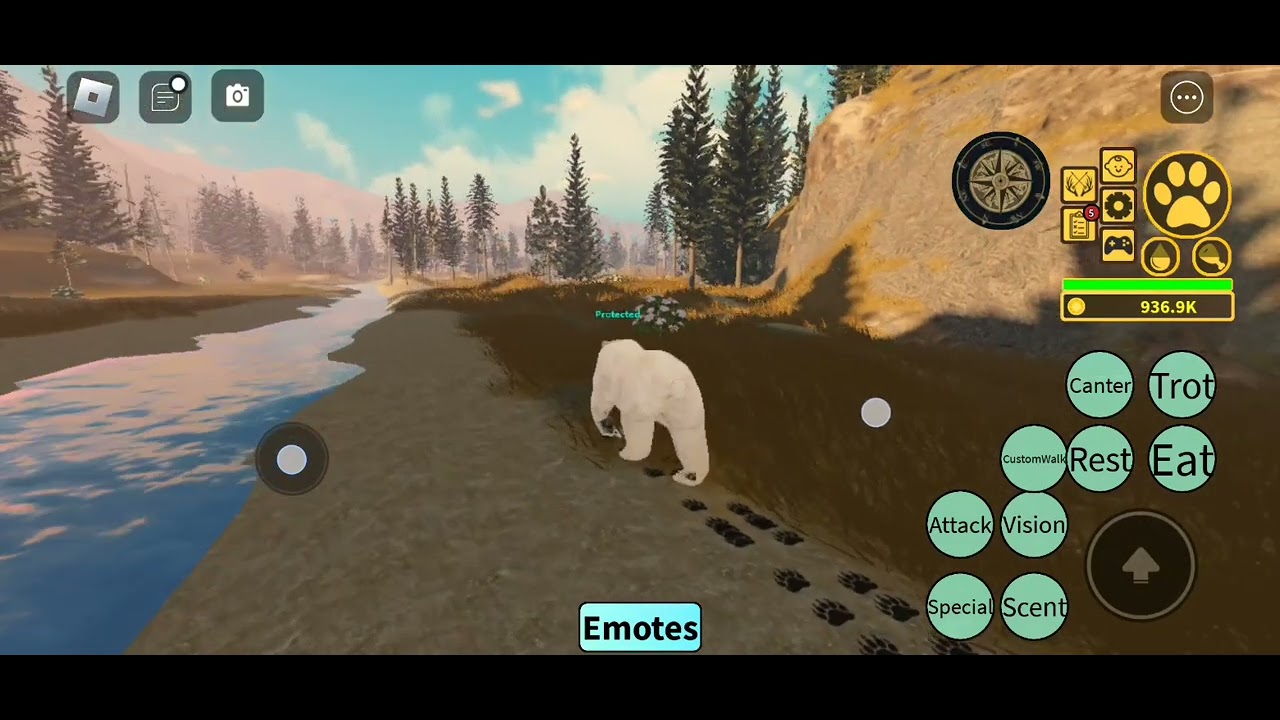Open the Emotes panel
Screen dimensions: 1280x720
(x=640, y=628)
